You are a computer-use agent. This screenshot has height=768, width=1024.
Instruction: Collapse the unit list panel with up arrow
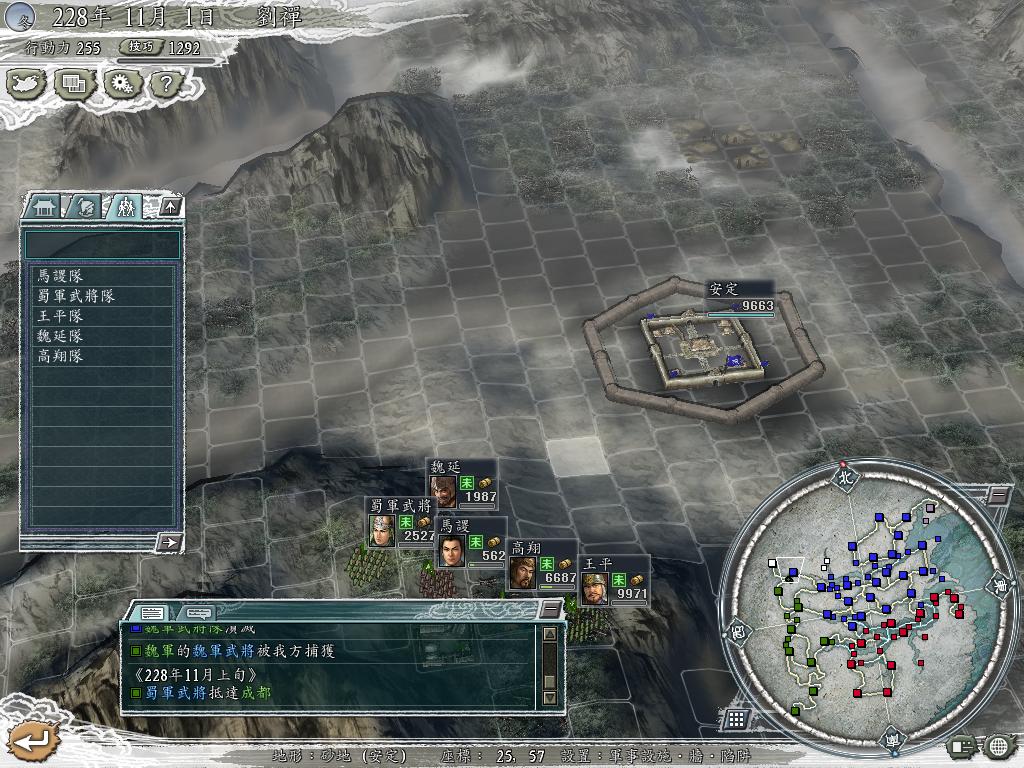click(x=170, y=207)
